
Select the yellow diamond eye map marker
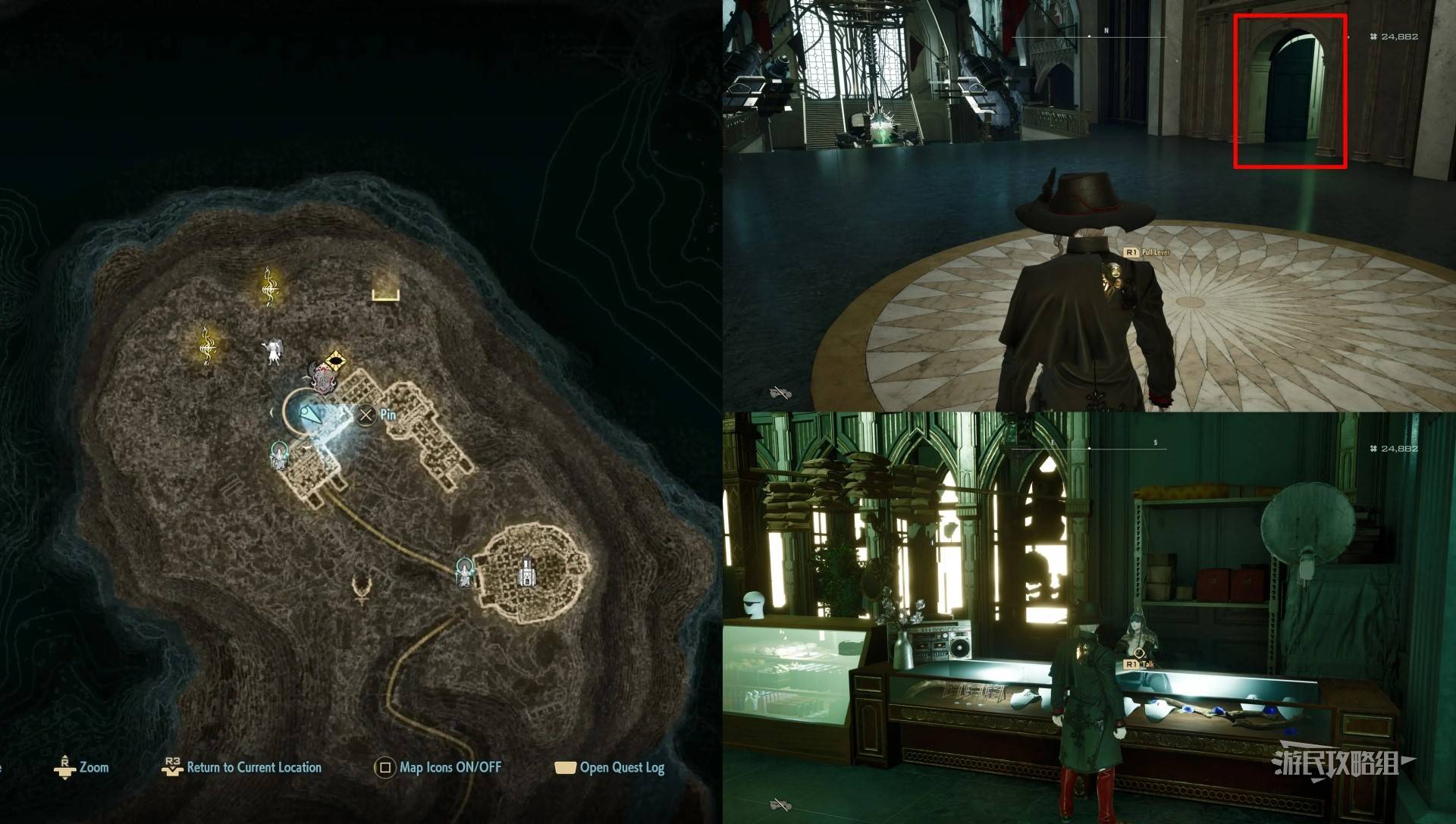[x=335, y=359]
